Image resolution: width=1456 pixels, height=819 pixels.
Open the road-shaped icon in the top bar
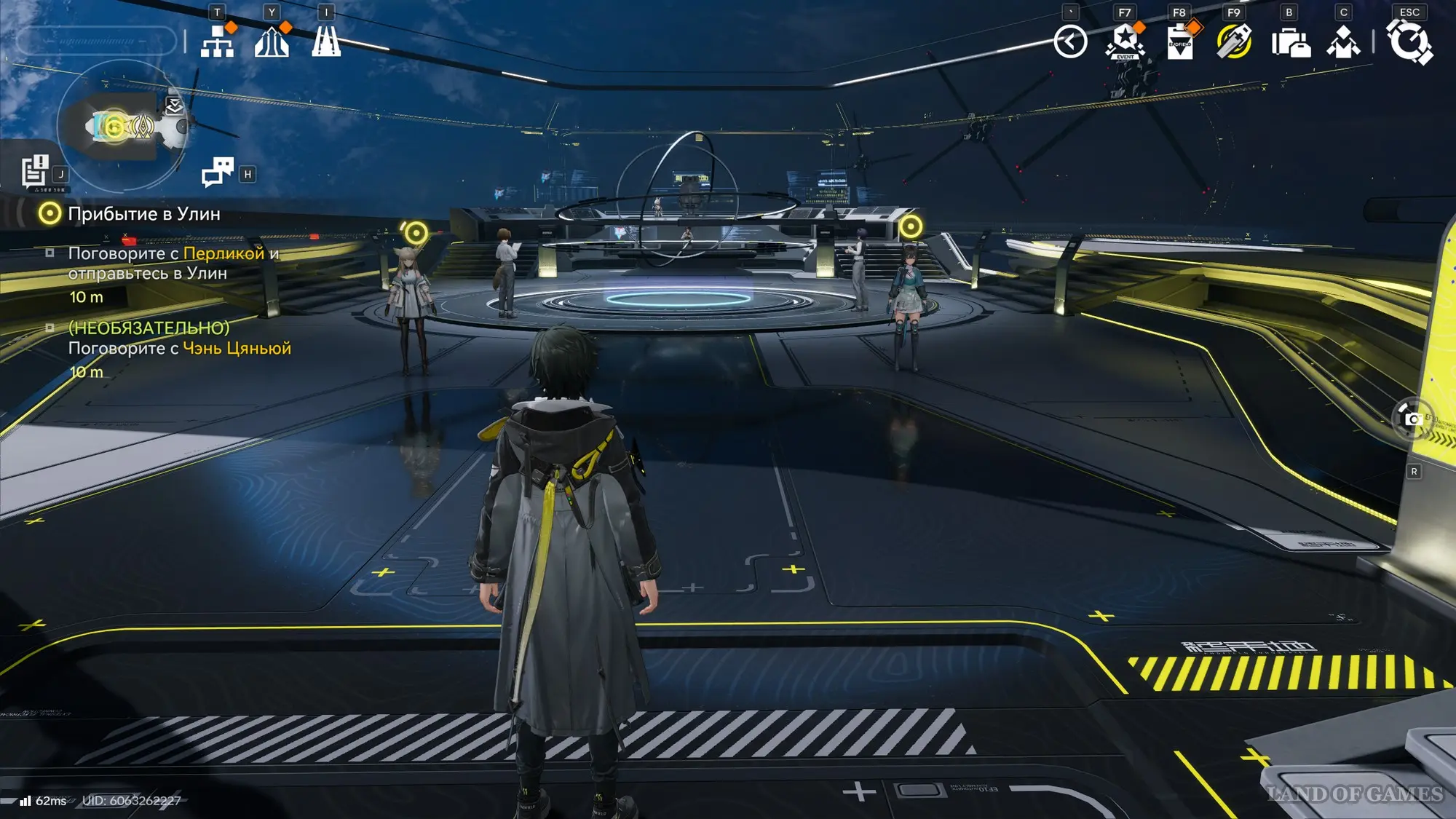326,41
